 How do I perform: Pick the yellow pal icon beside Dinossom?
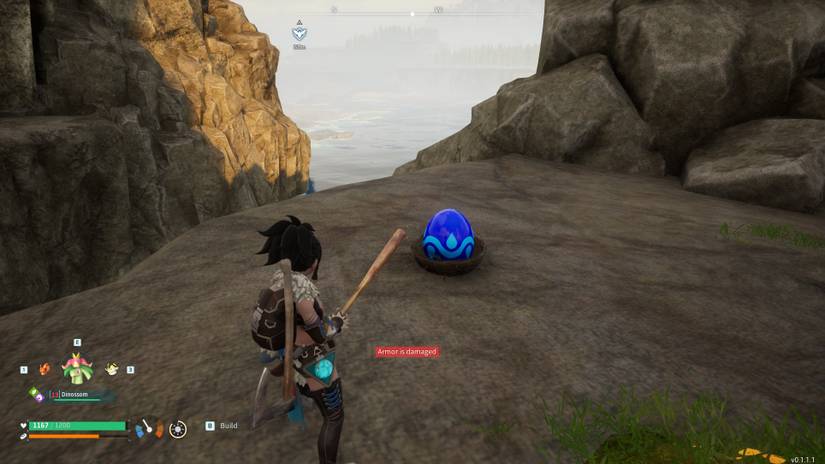point(111,368)
